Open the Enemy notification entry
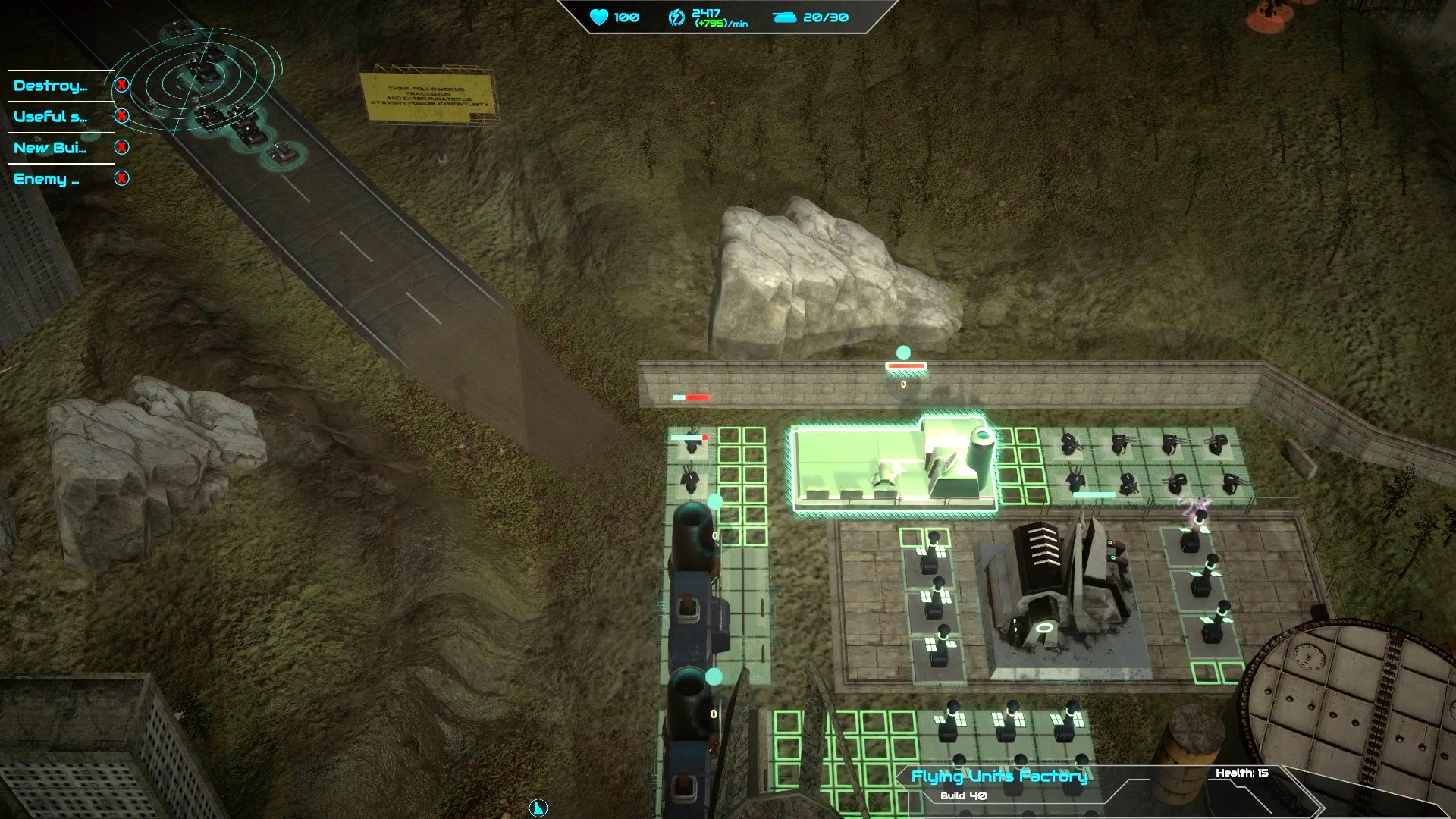Screen dimensions: 1456x819 (46, 179)
